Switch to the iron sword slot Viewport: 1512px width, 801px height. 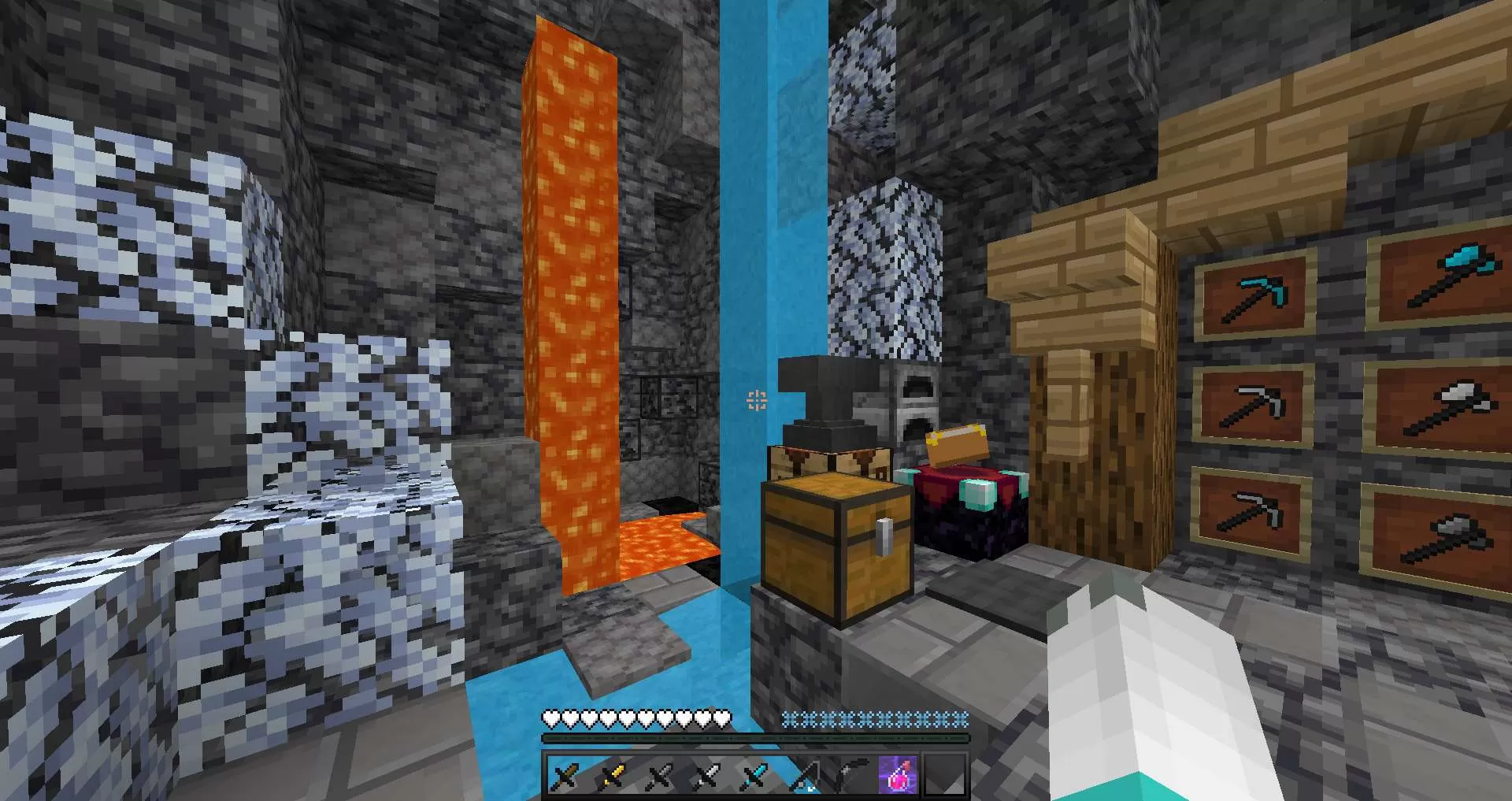pos(707,777)
